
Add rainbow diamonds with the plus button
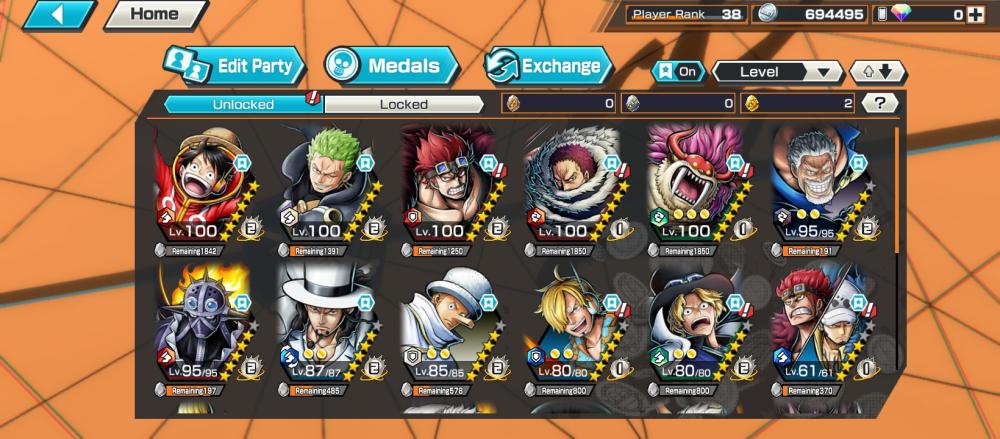coord(976,15)
